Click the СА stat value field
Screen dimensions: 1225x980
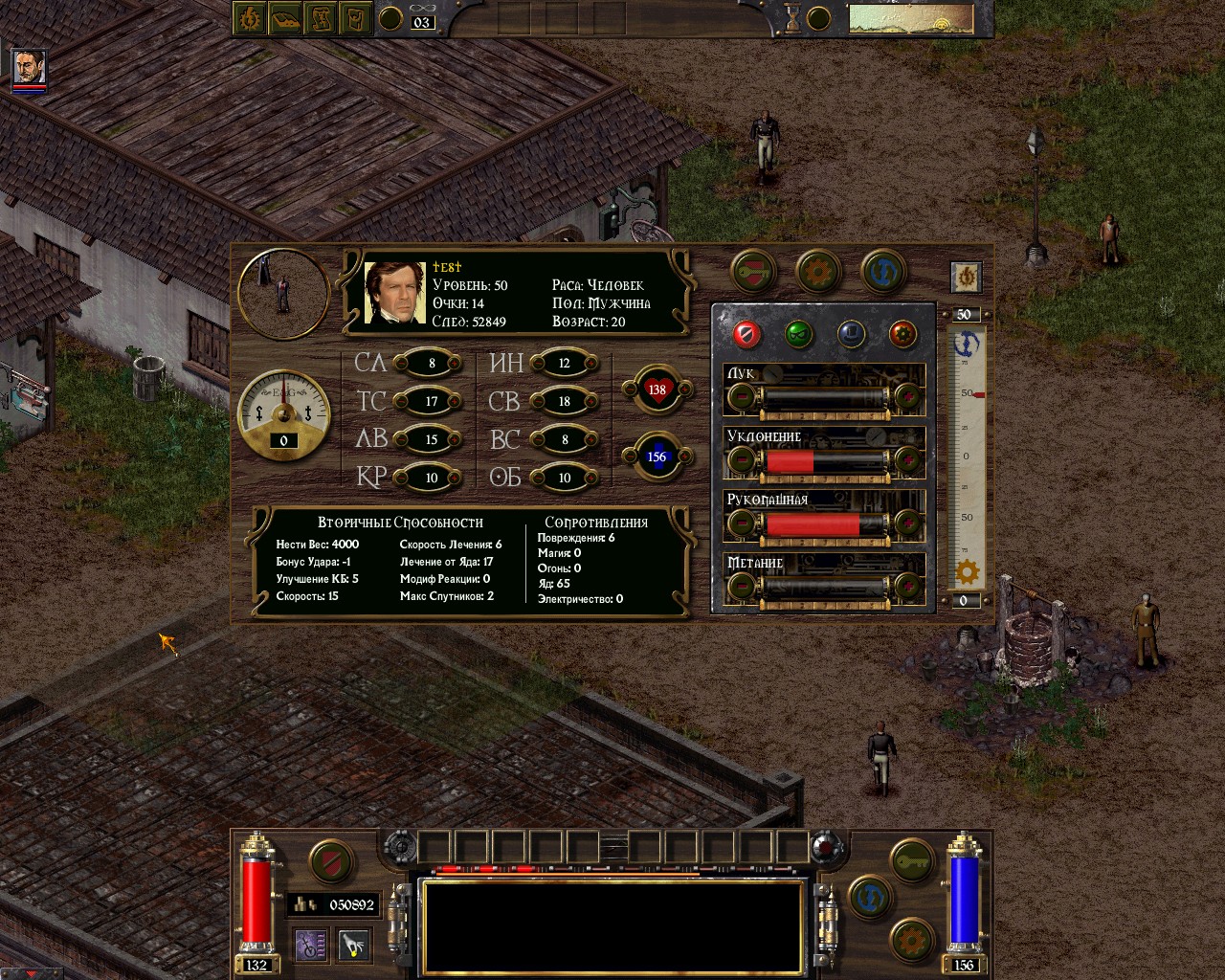pos(432,363)
